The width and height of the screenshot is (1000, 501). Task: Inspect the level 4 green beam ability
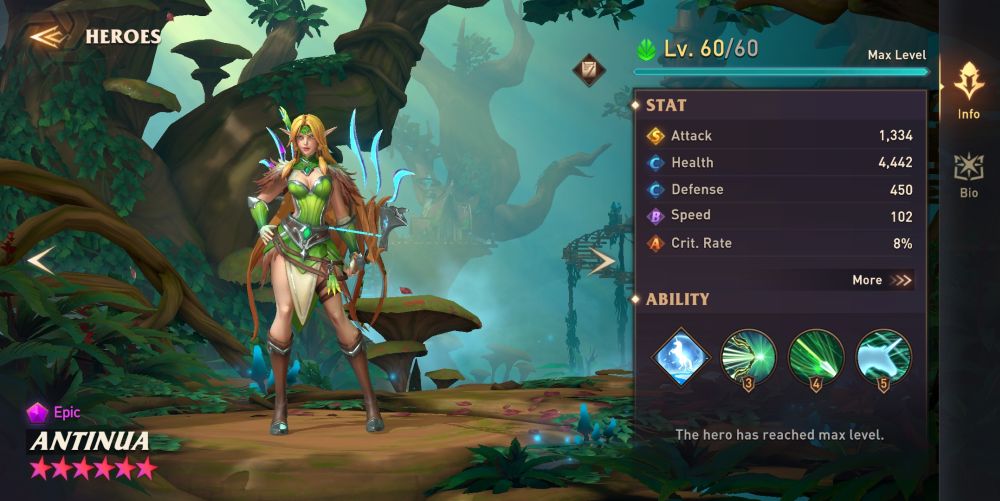(815, 357)
